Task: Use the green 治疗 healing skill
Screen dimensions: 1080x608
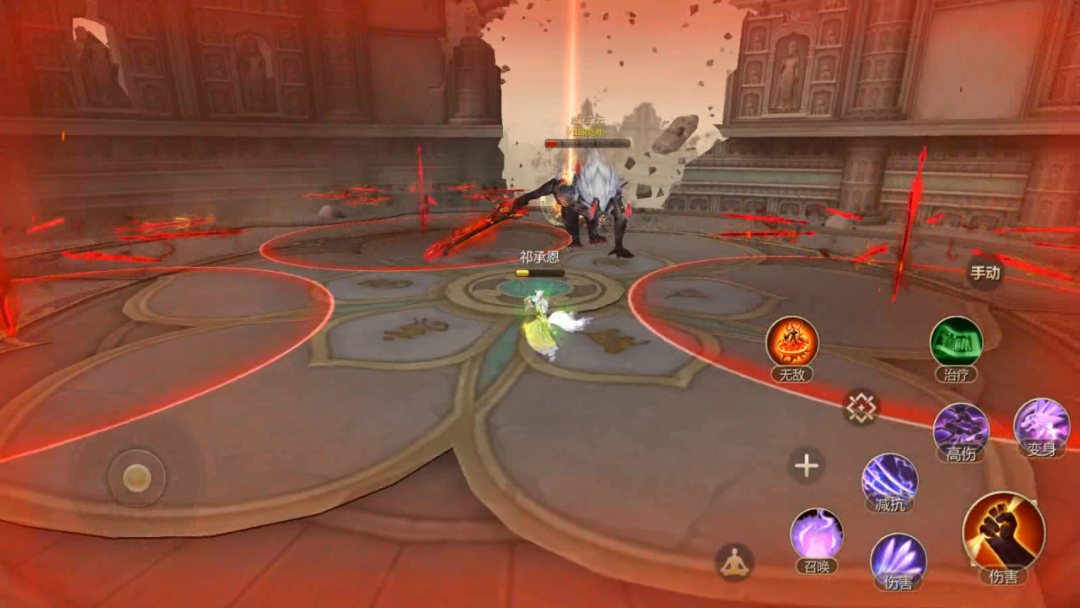Action: click(x=956, y=343)
